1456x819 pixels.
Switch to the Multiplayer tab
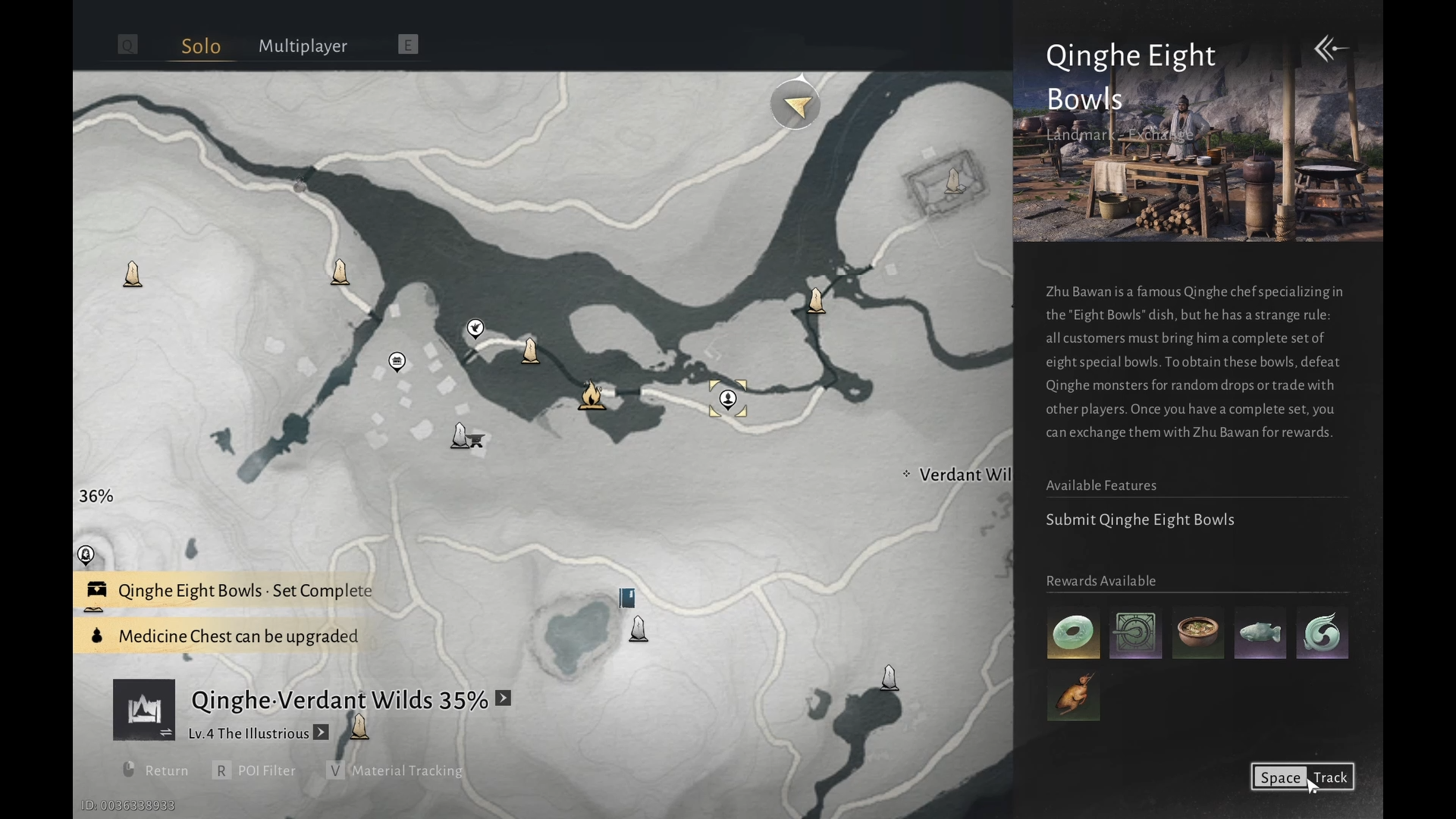point(303,45)
